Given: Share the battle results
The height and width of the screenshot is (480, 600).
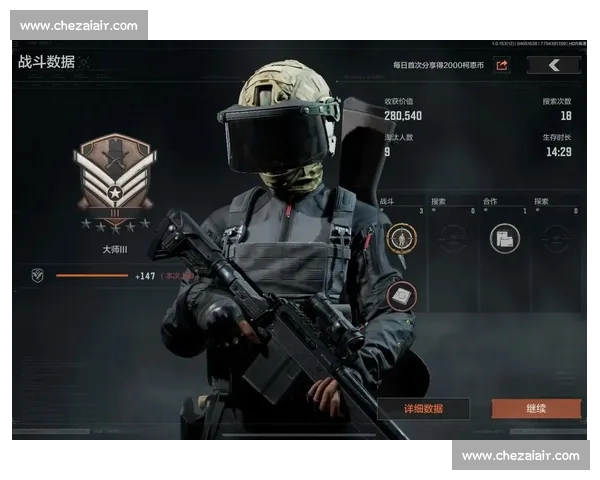Looking at the screenshot, I should (x=502, y=66).
